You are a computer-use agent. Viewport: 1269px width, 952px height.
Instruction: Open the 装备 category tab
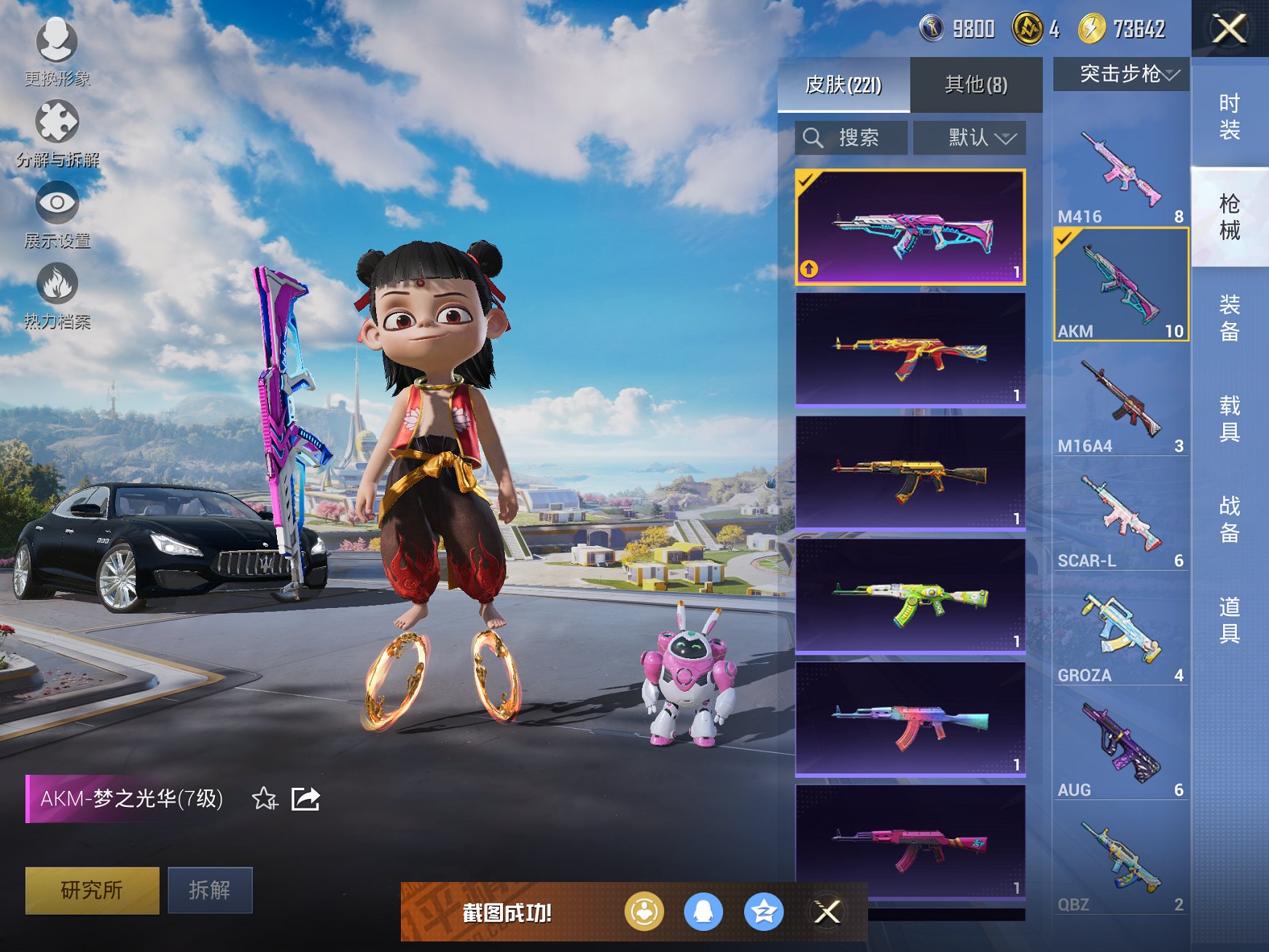[x=1229, y=318]
